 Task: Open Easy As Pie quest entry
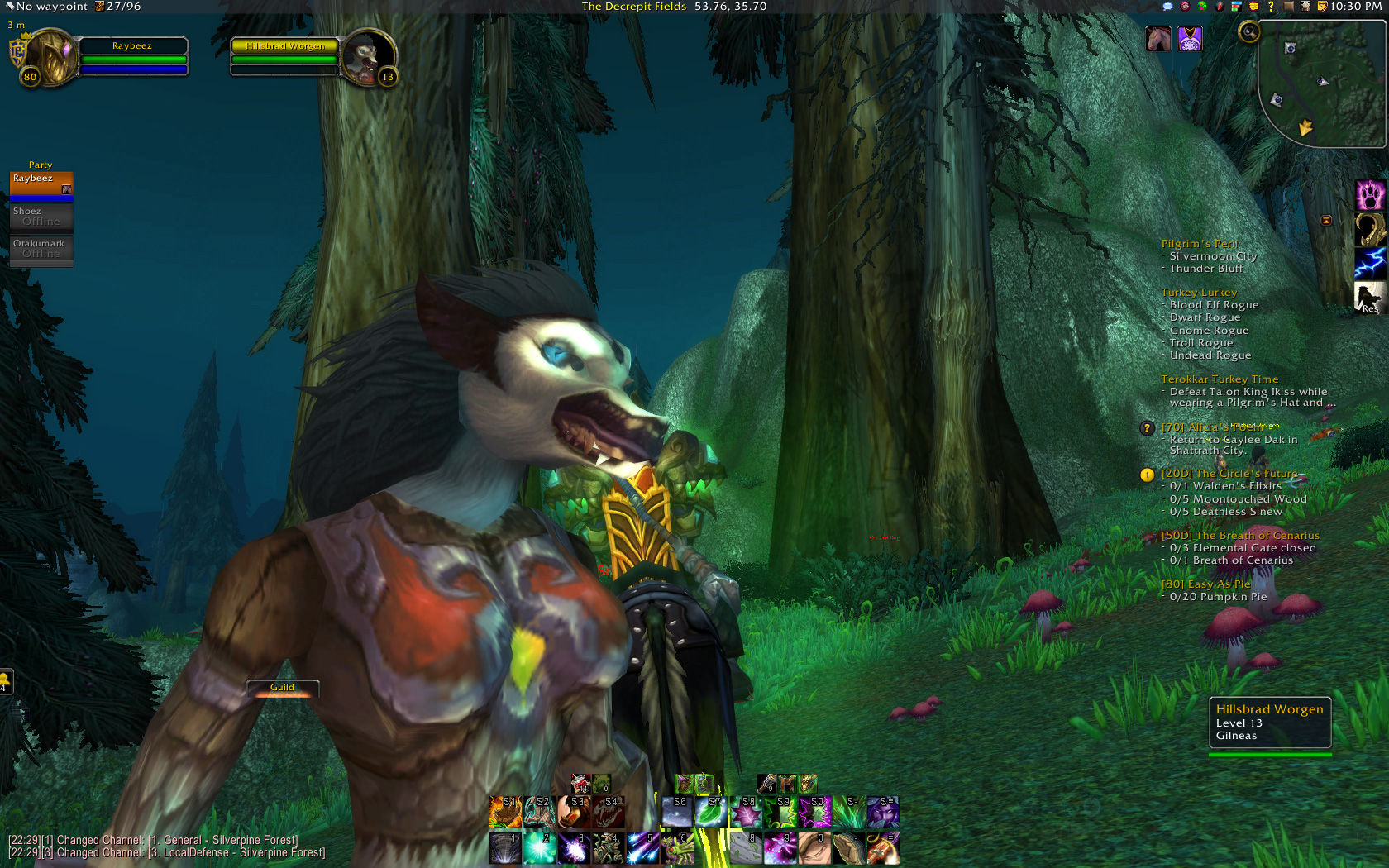(x=1205, y=584)
